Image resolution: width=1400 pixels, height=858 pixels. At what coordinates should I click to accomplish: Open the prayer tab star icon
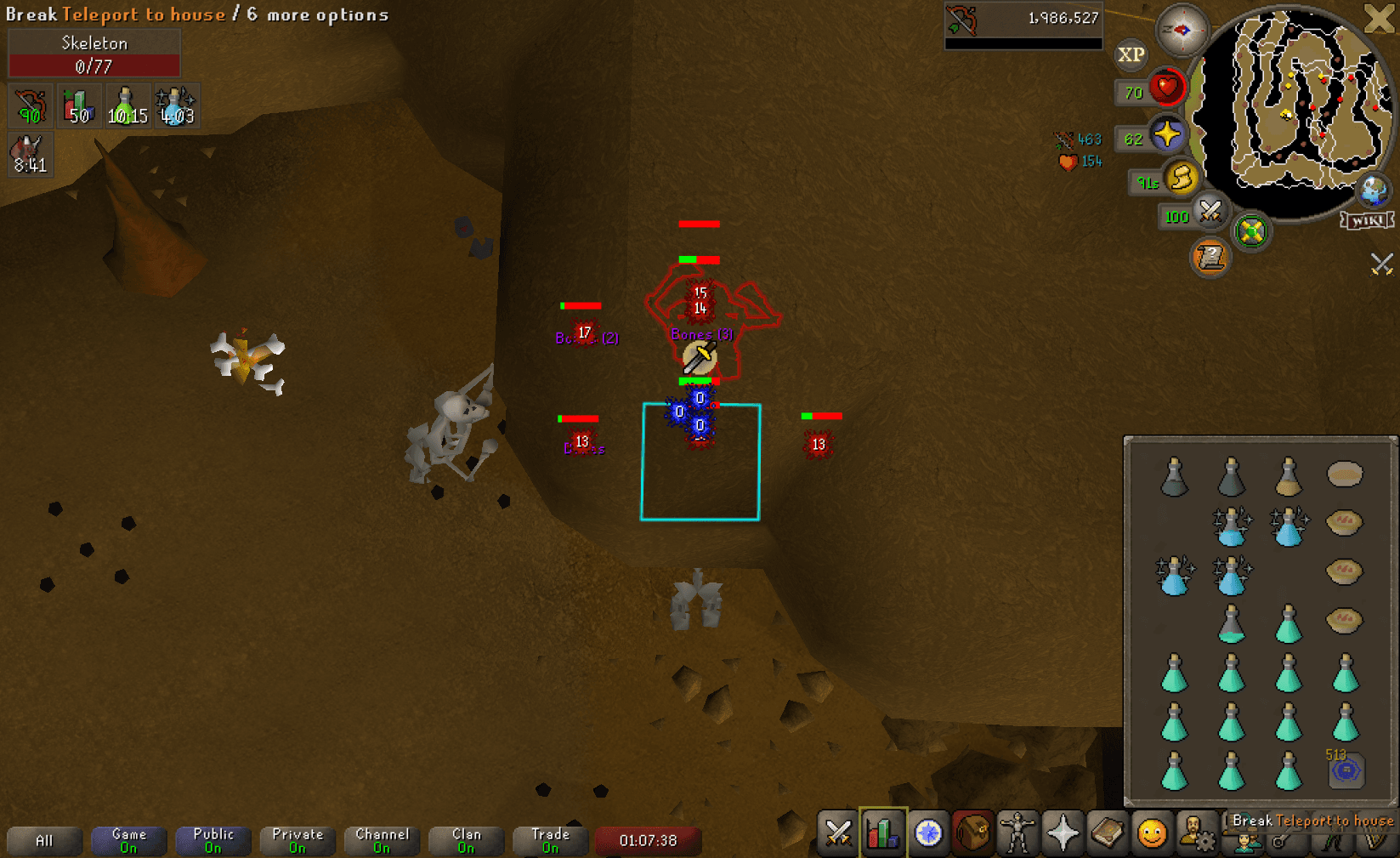coord(1064,833)
